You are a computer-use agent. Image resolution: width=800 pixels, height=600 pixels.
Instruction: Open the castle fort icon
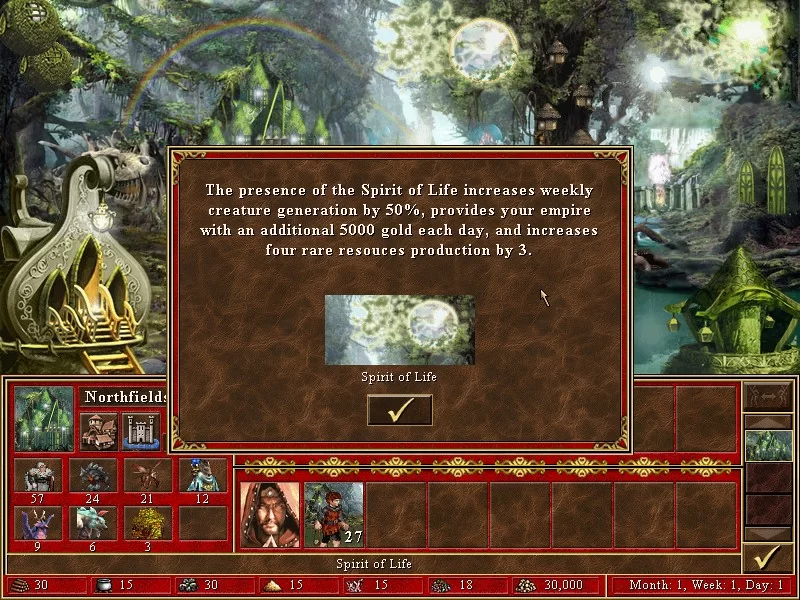(x=141, y=432)
